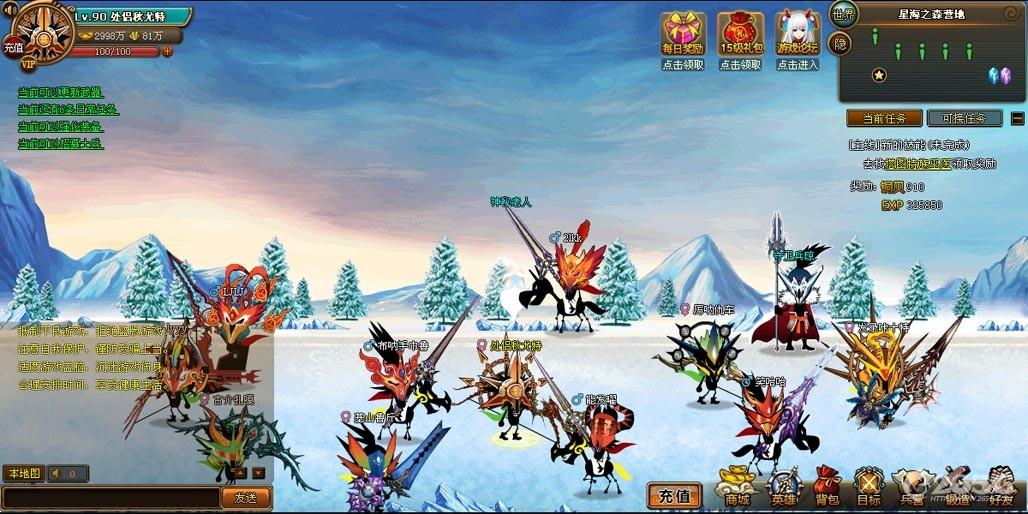Send the chat message with 发送
1028x514 pixels.
[245, 497]
